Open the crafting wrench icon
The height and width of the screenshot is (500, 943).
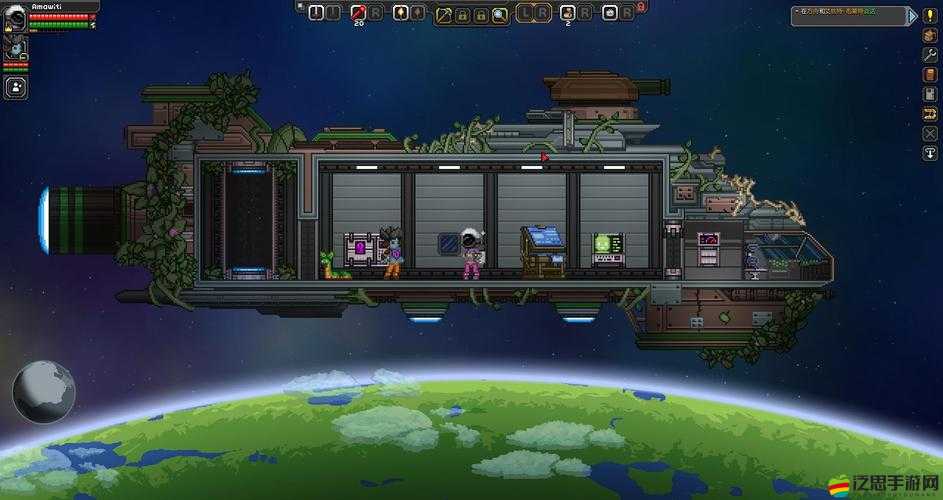930,56
